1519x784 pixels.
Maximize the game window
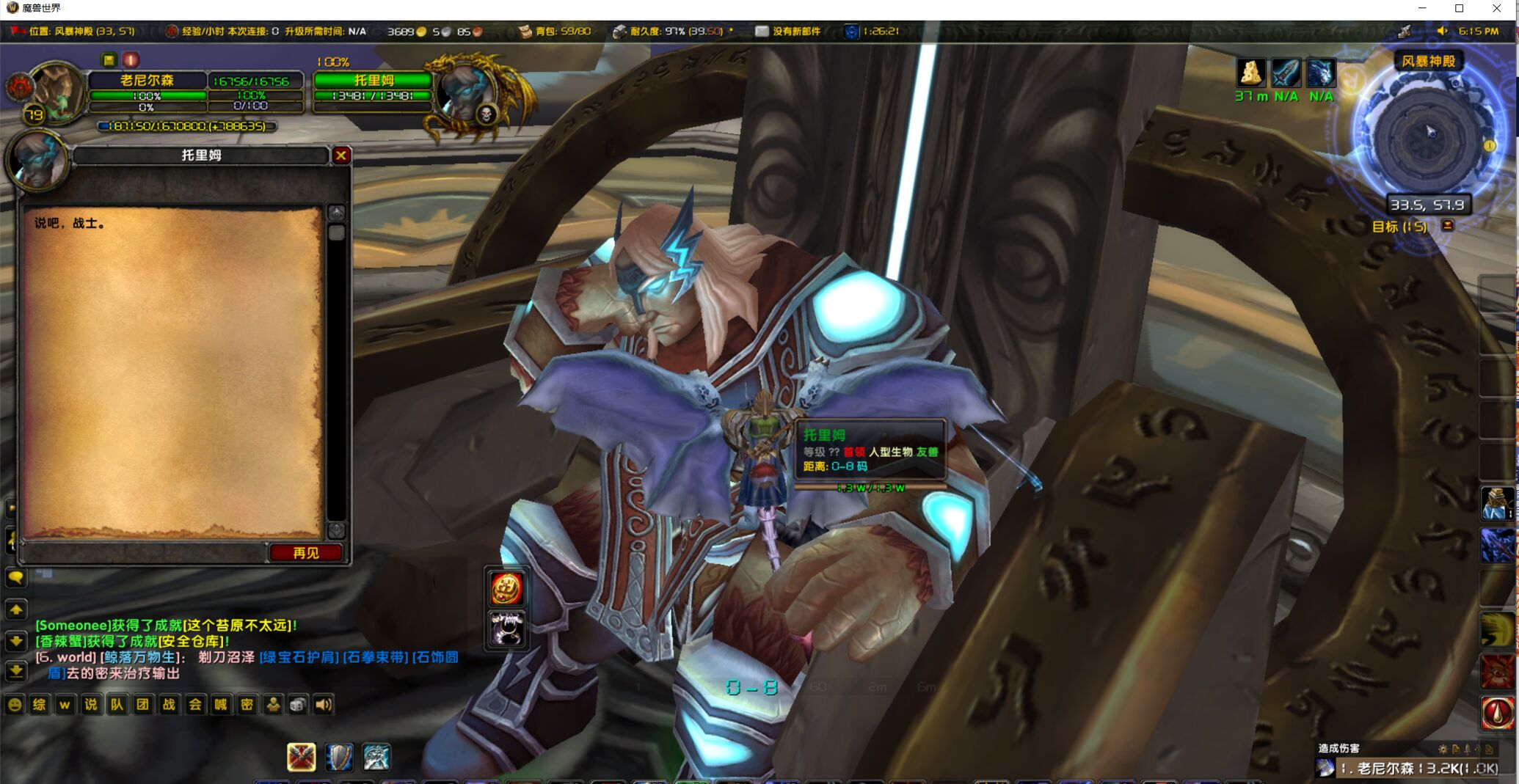point(1459,9)
